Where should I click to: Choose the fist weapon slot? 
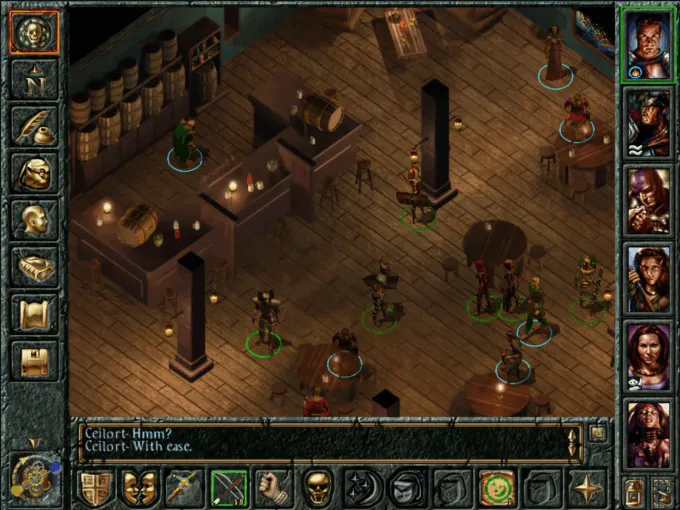pos(273,488)
